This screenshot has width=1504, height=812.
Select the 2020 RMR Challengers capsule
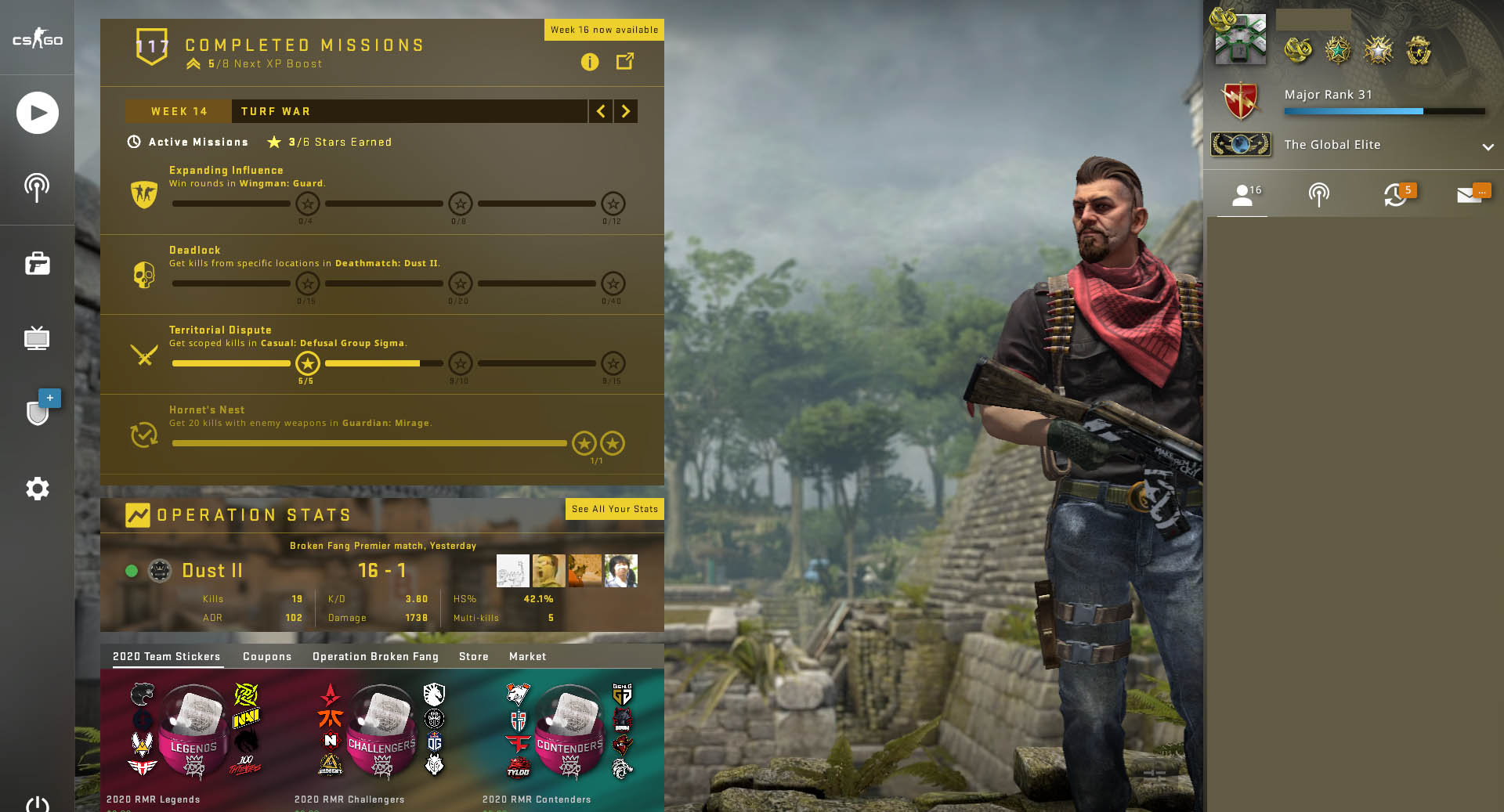[381, 732]
